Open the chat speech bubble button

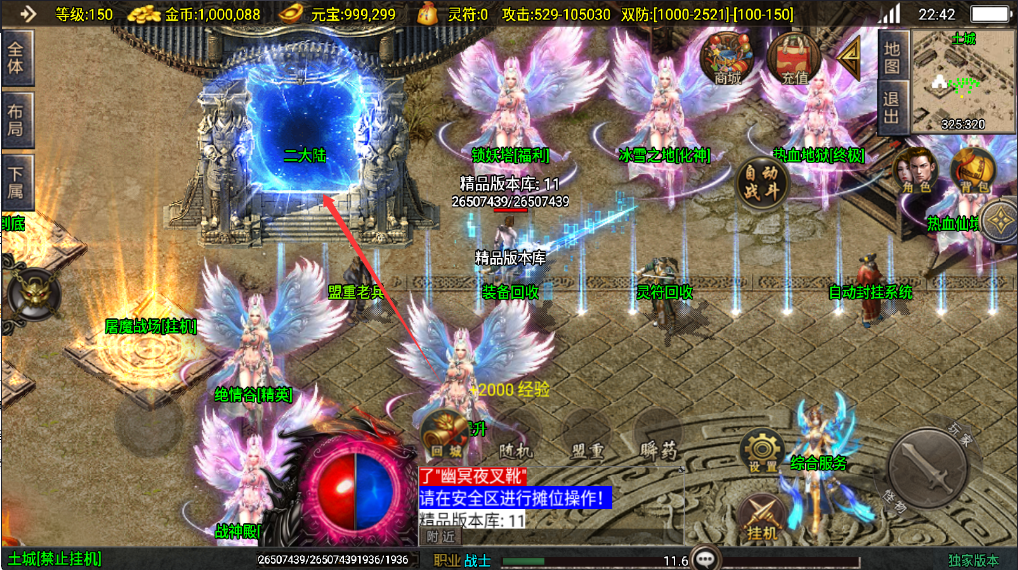[x=708, y=559]
